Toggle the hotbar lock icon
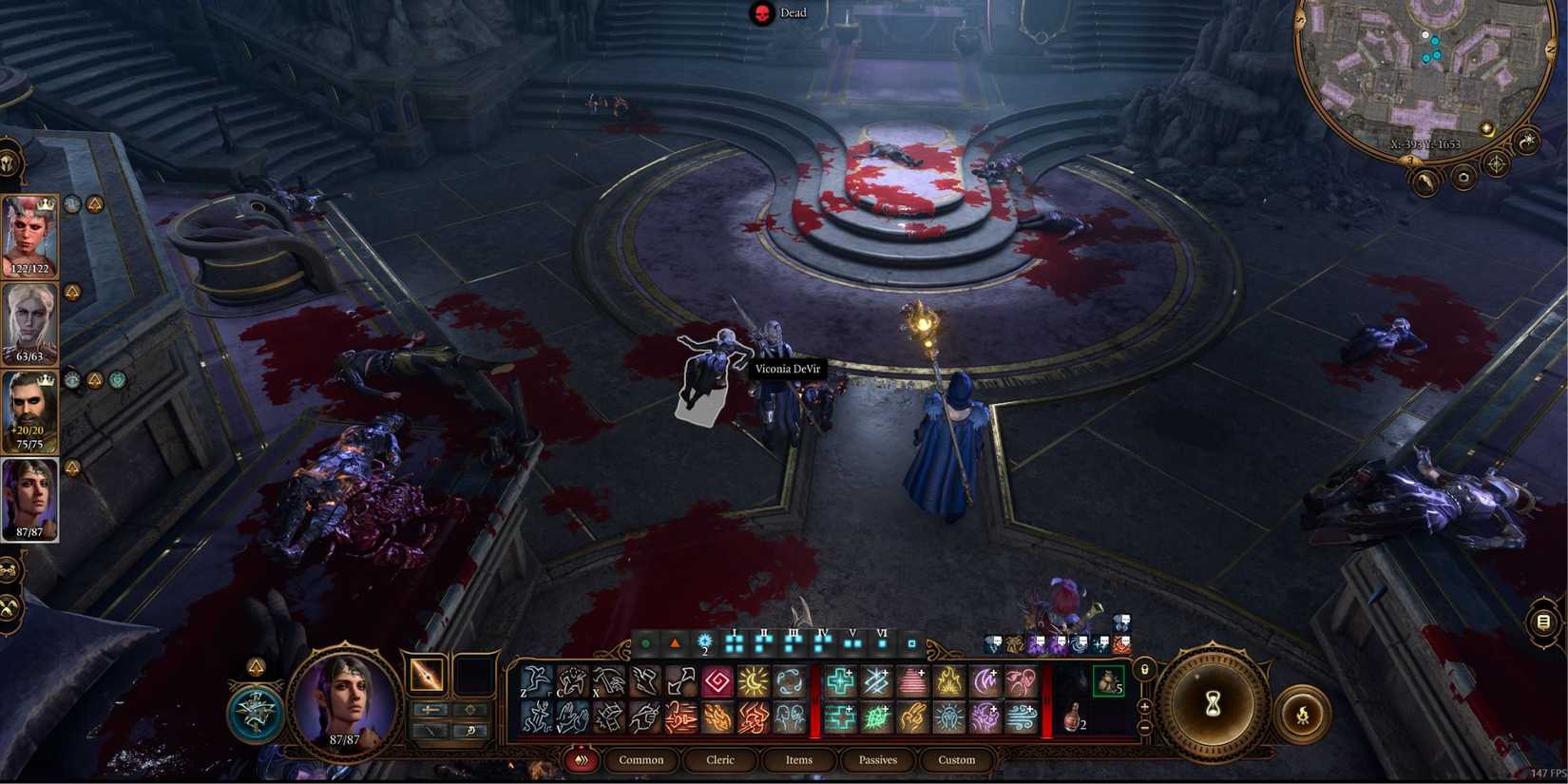This screenshot has width=1568, height=784. pos(1145,671)
